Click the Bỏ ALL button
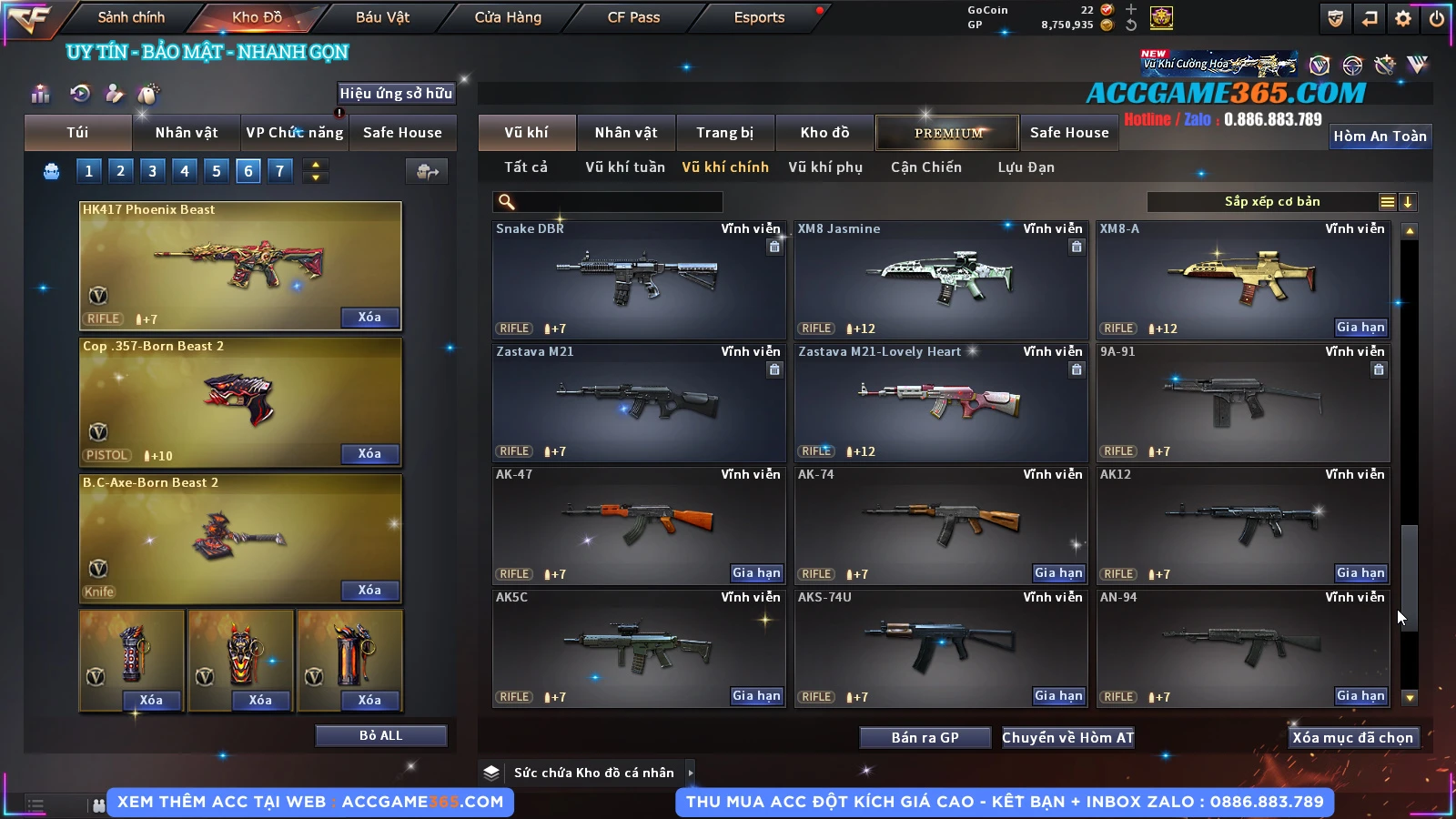1456x819 pixels. (x=380, y=735)
